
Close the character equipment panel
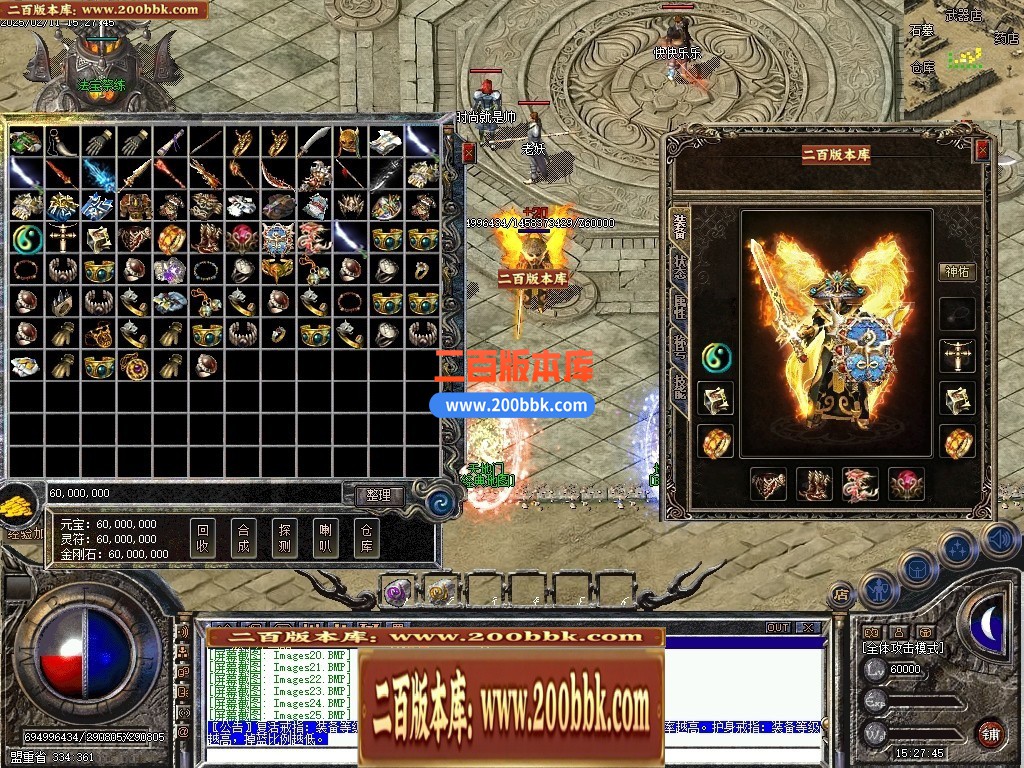pos(982,150)
